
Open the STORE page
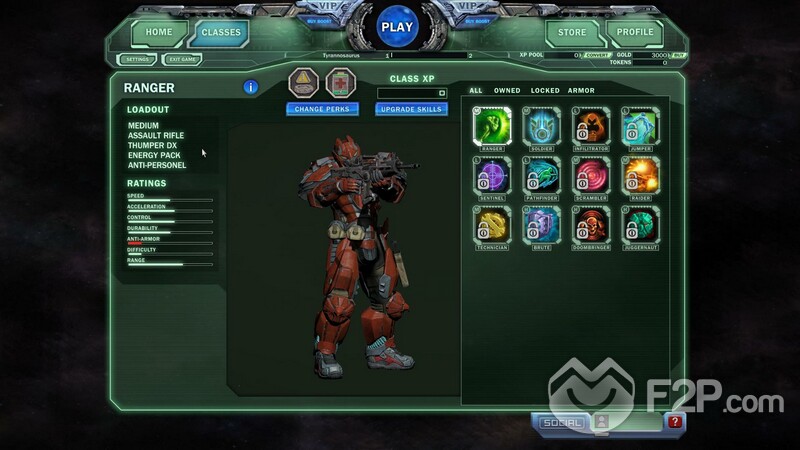pyautogui.click(x=572, y=32)
